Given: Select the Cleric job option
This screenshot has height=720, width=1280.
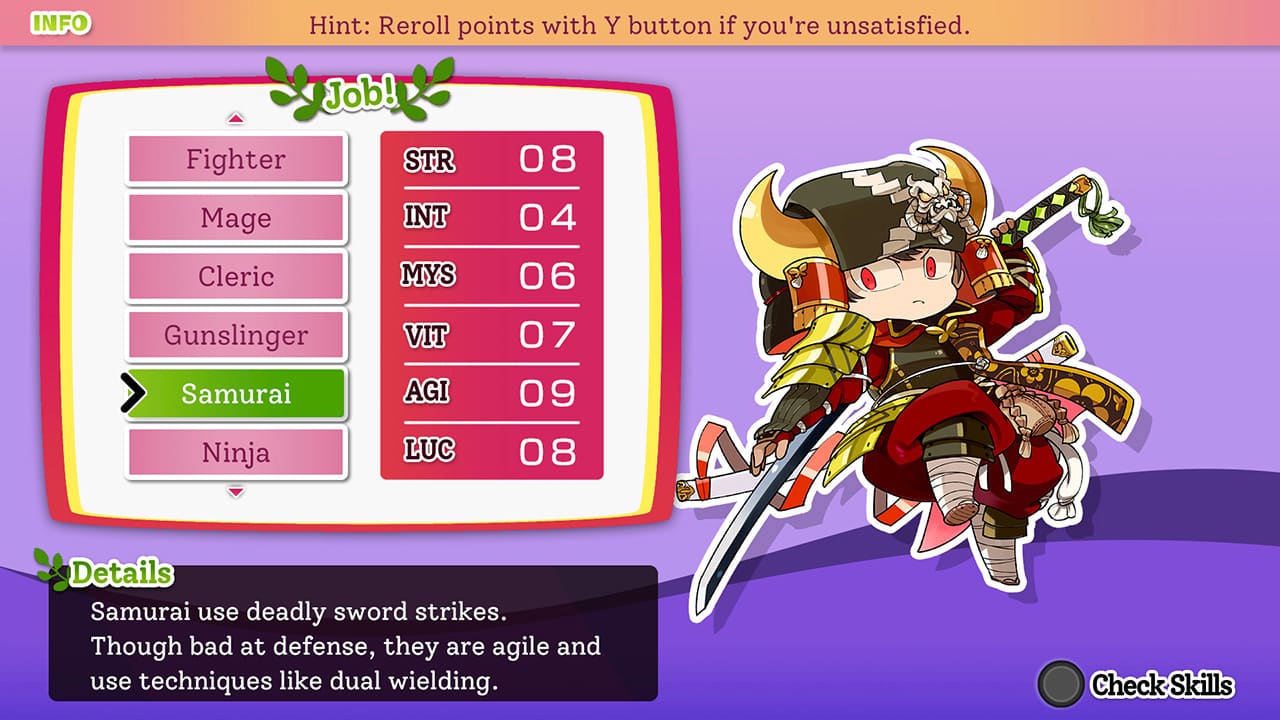Looking at the screenshot, I should (235, 276).
